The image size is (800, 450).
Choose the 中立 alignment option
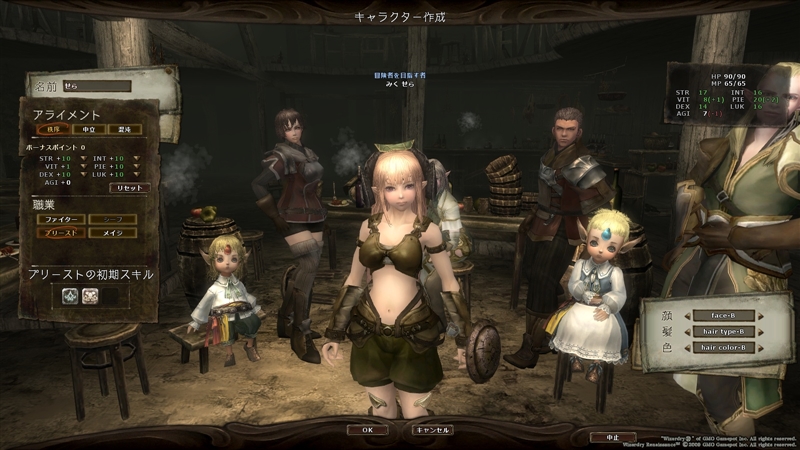click(88, 129)
